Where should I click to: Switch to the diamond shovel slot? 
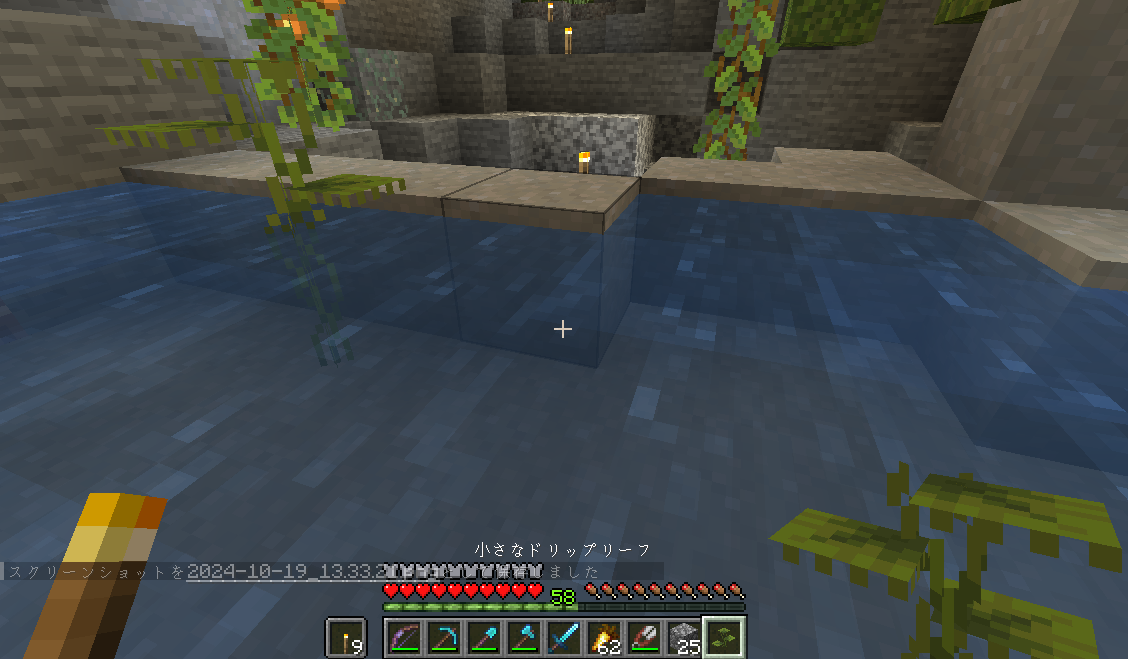click(x=482, y=637)
